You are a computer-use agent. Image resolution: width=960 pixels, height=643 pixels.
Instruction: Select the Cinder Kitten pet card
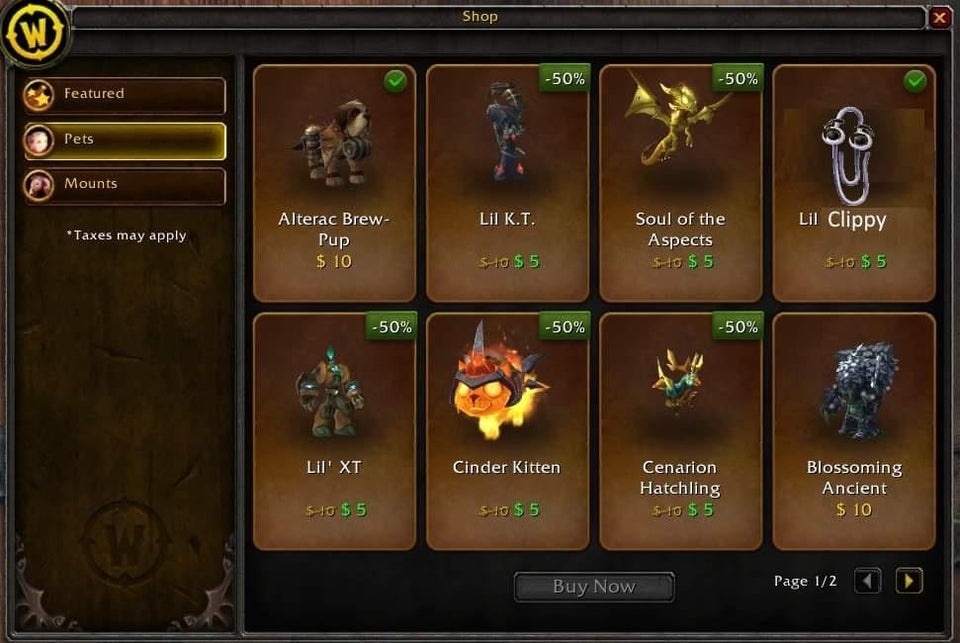[x=507, y=431]
